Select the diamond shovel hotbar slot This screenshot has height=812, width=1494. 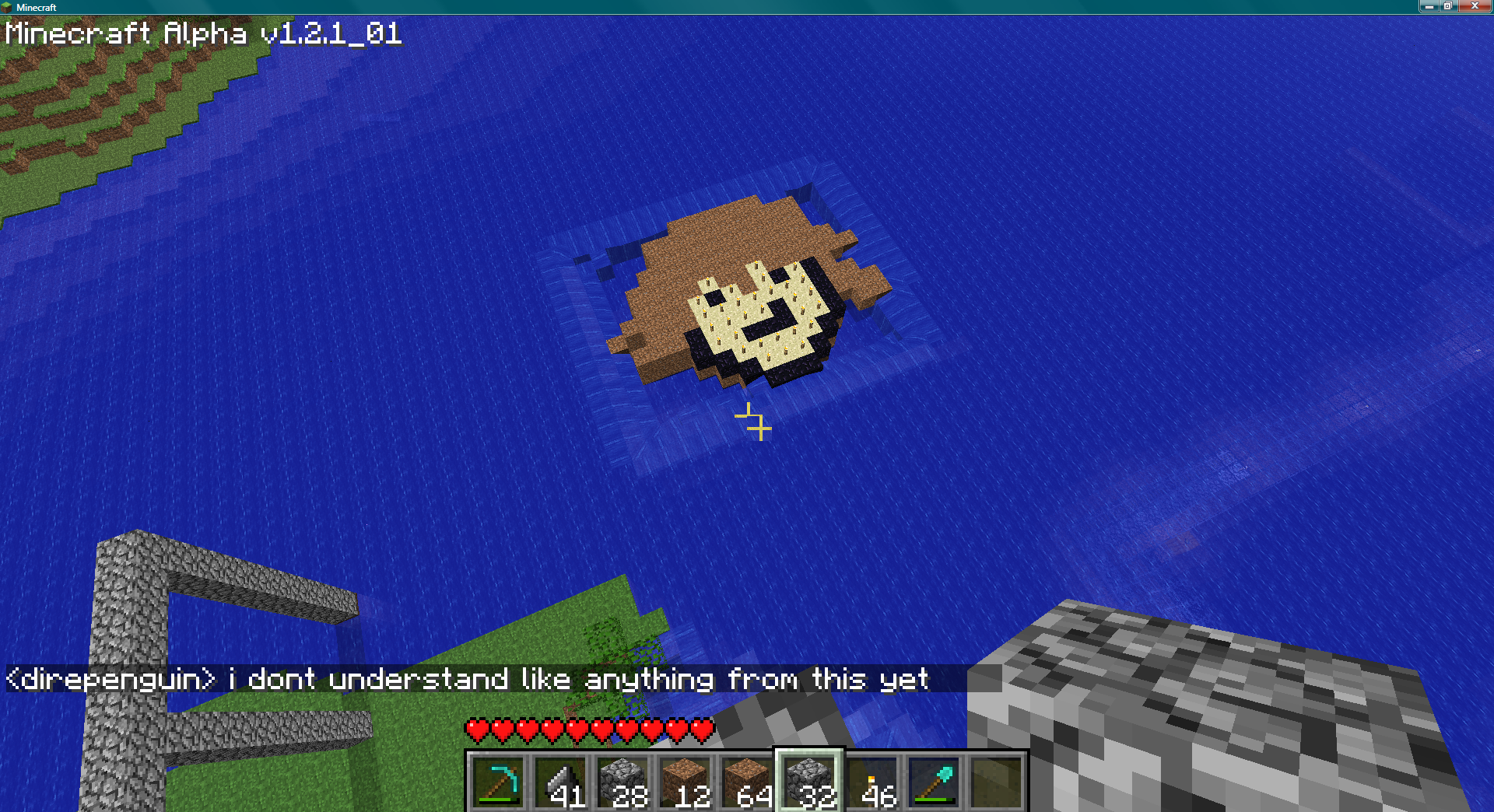click(x=934, y=782)
